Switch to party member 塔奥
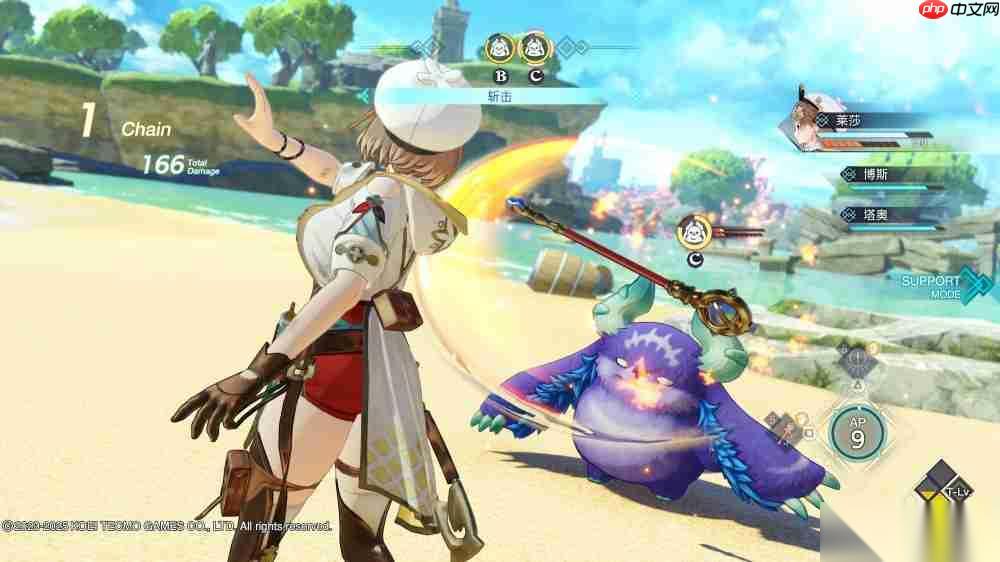 (877, 214)
